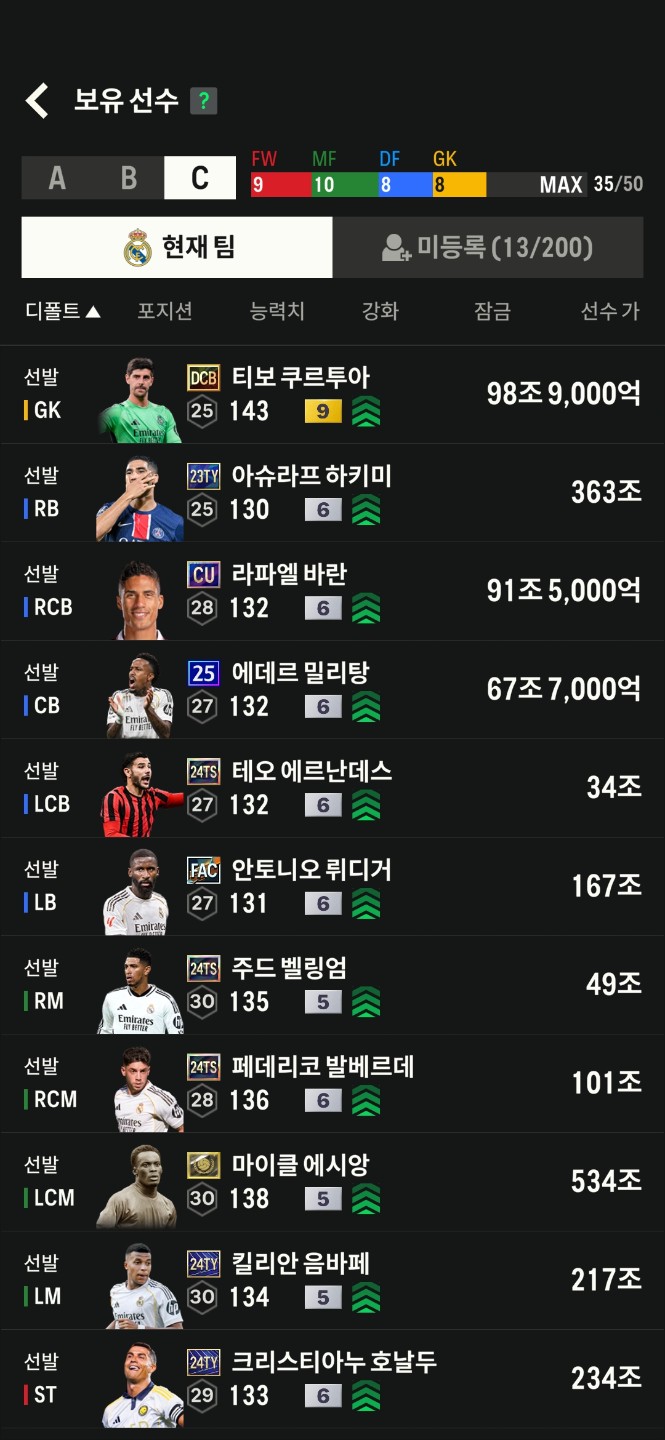Open the 현재 팀 tab
Viewport: 665px width, 1440px height.
coord(177,247)
